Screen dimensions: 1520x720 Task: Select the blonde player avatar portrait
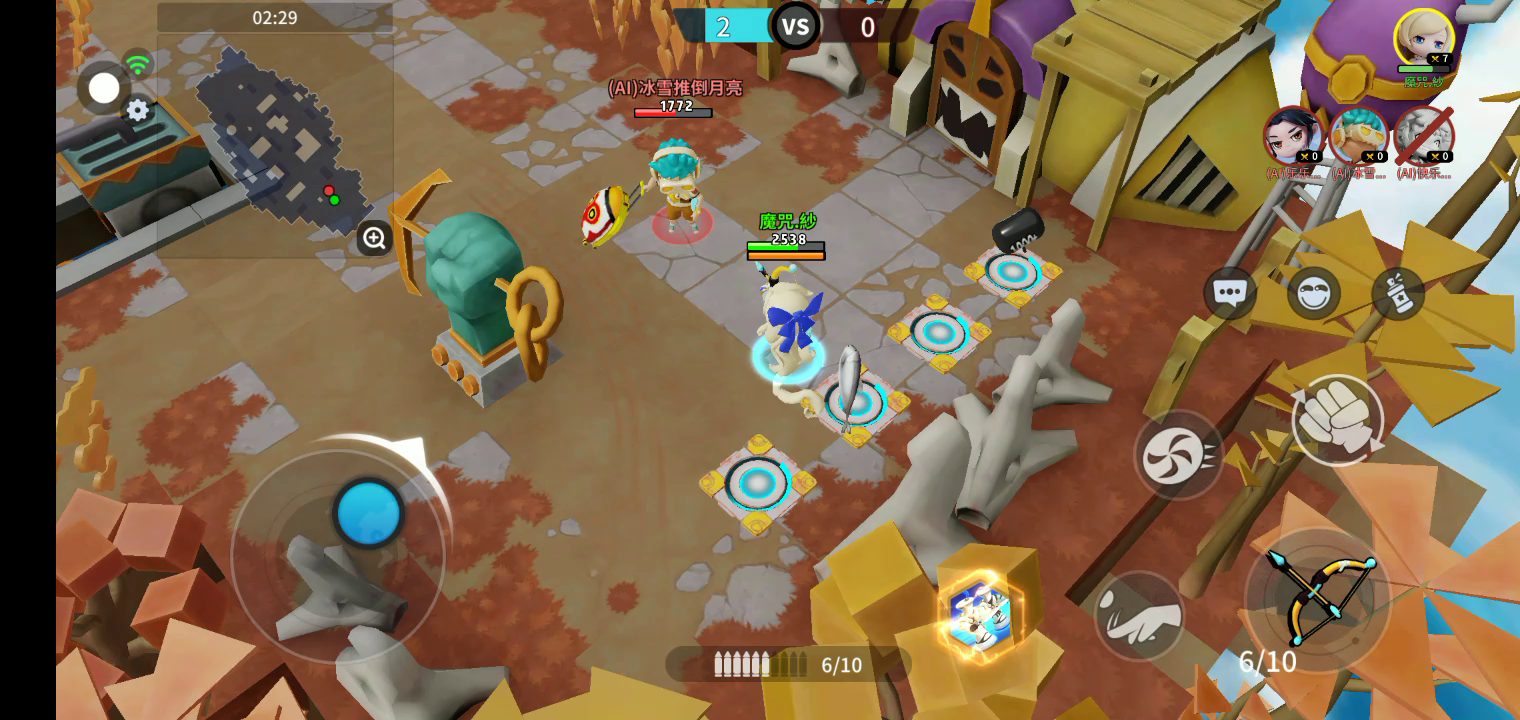(1423, 39)
